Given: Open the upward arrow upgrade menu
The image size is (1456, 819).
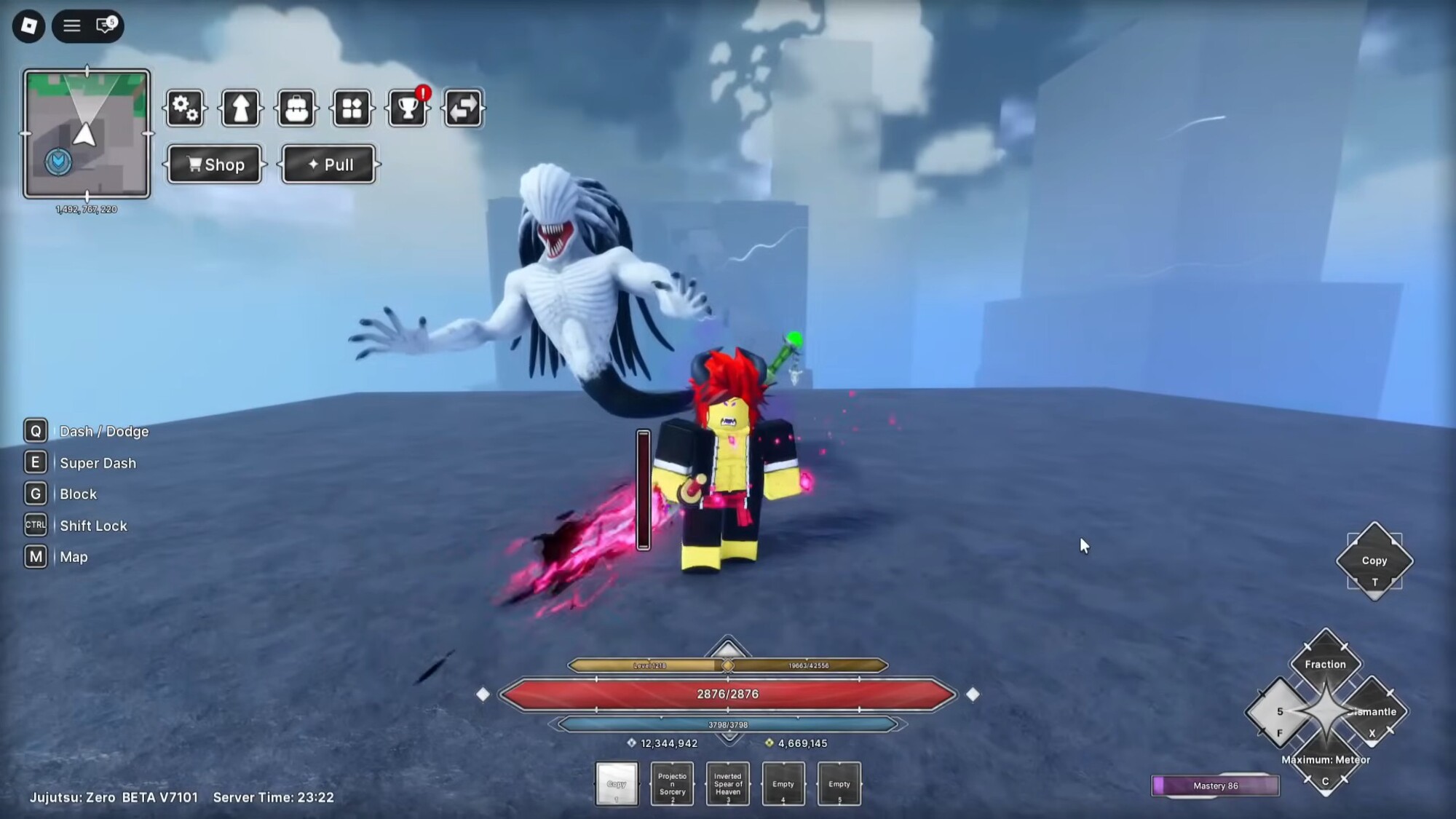Looking at the screenshot, I should coord(241,108).
